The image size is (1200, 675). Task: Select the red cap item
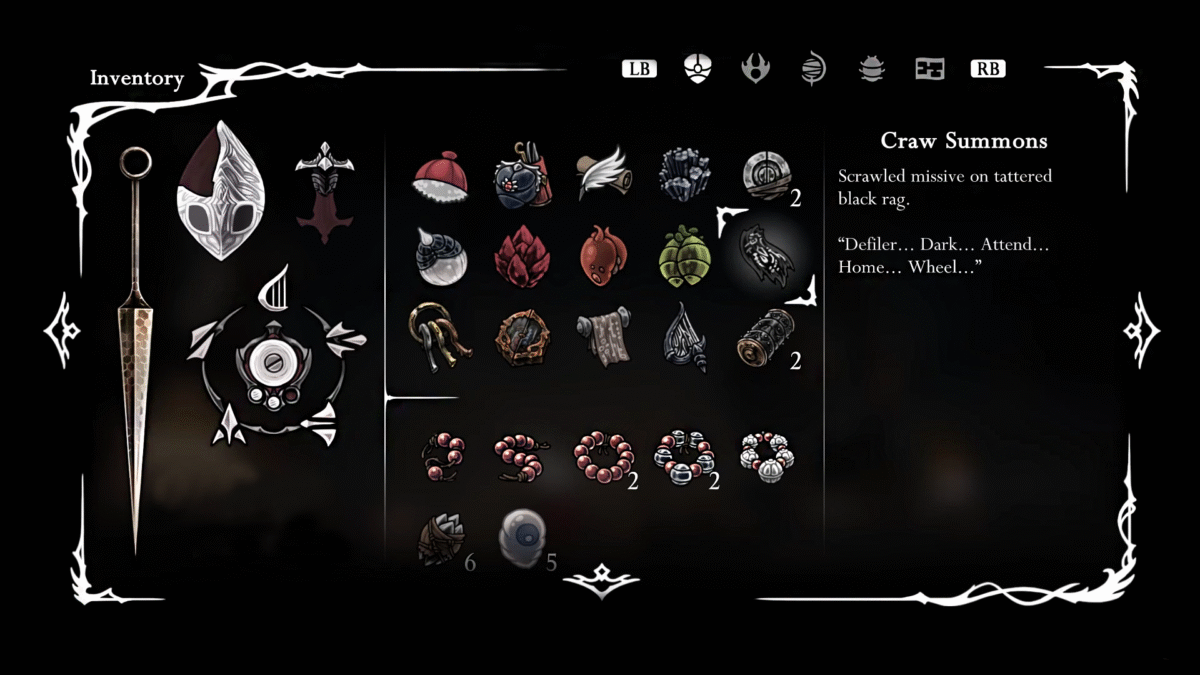point(440,175)
